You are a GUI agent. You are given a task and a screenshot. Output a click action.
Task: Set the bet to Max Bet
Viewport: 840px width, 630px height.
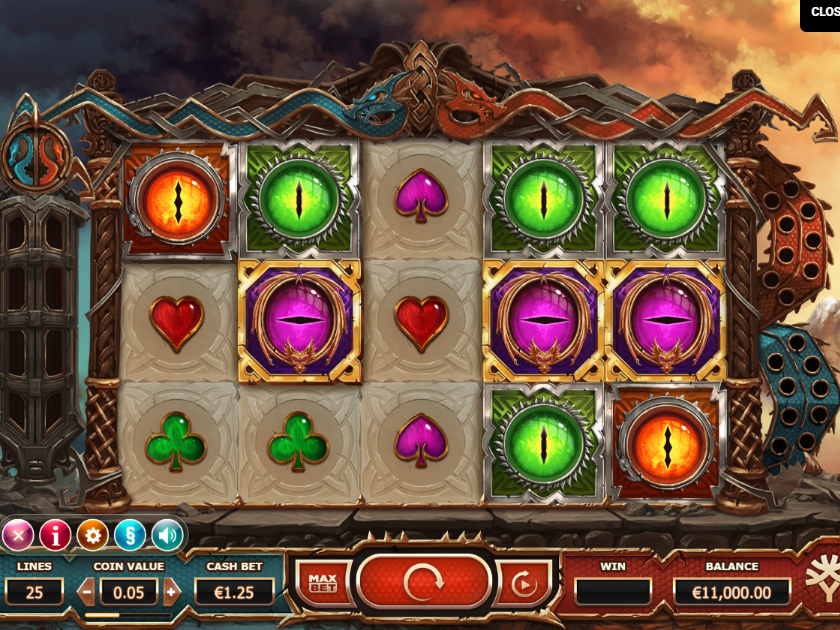tap(322, 583)
